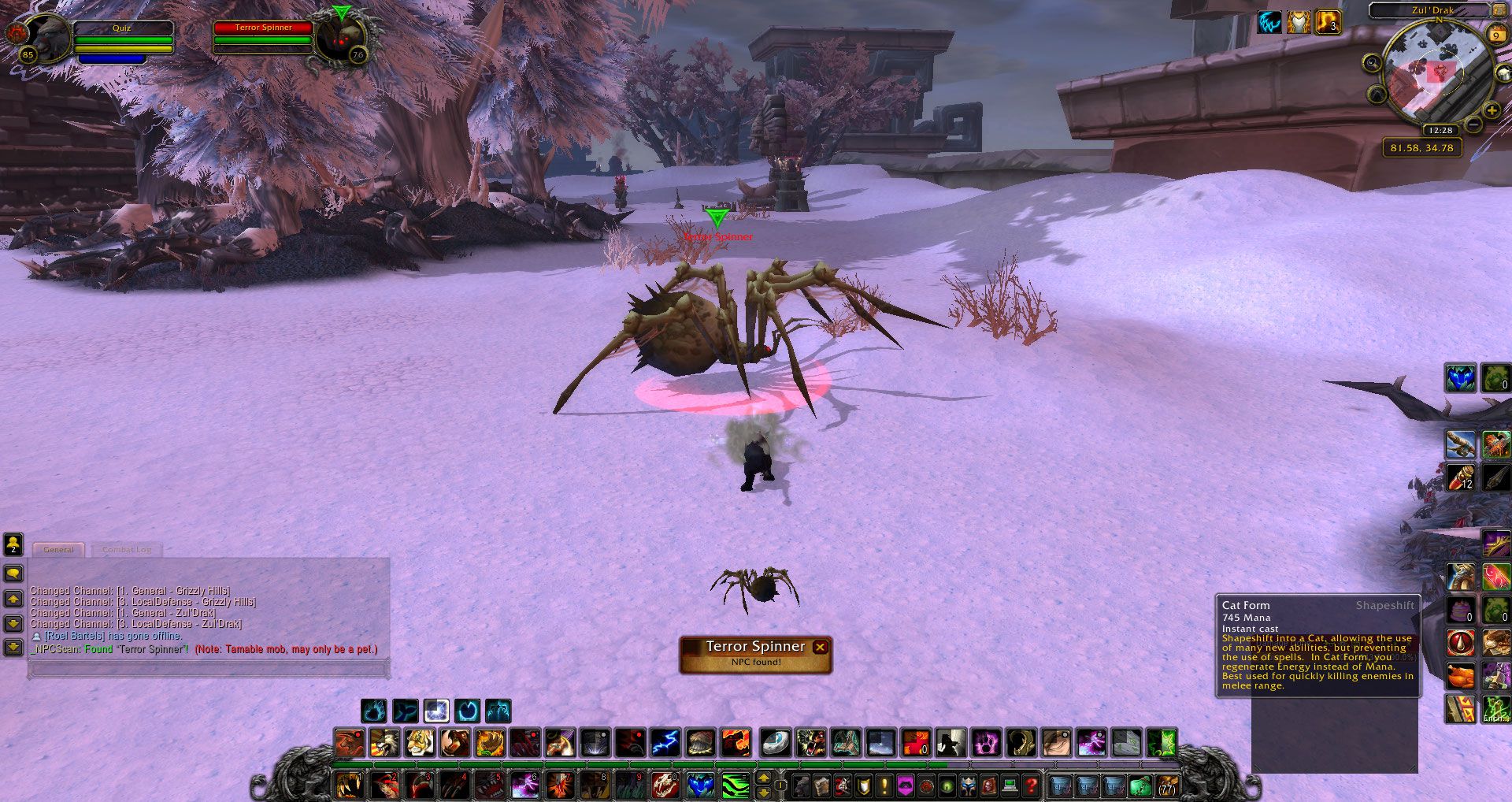Image resolution: width=1512 pixels, height=802 pixels.
Task: Activate the green tiger stripes ability
Action: pos(735,785)
